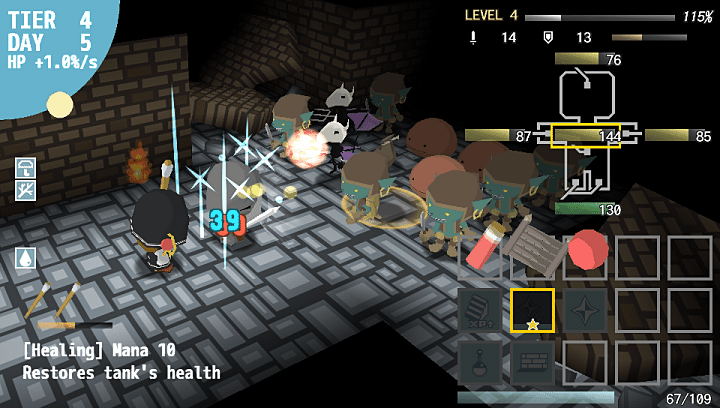Select the yellow-highlighted starred skill slot
720x408 pixels.
532,310
